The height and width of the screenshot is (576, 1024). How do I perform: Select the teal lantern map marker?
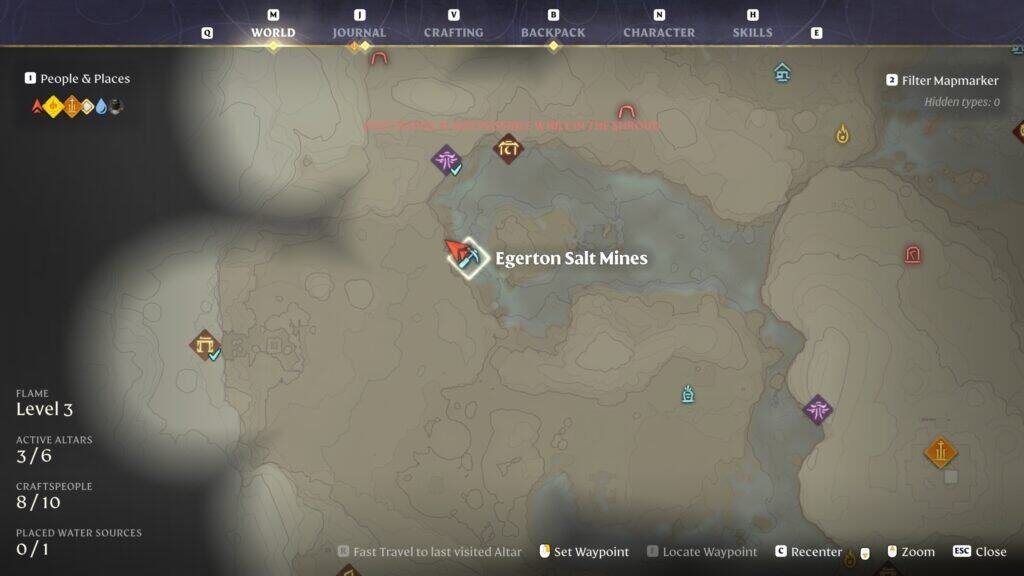[688, 394]
